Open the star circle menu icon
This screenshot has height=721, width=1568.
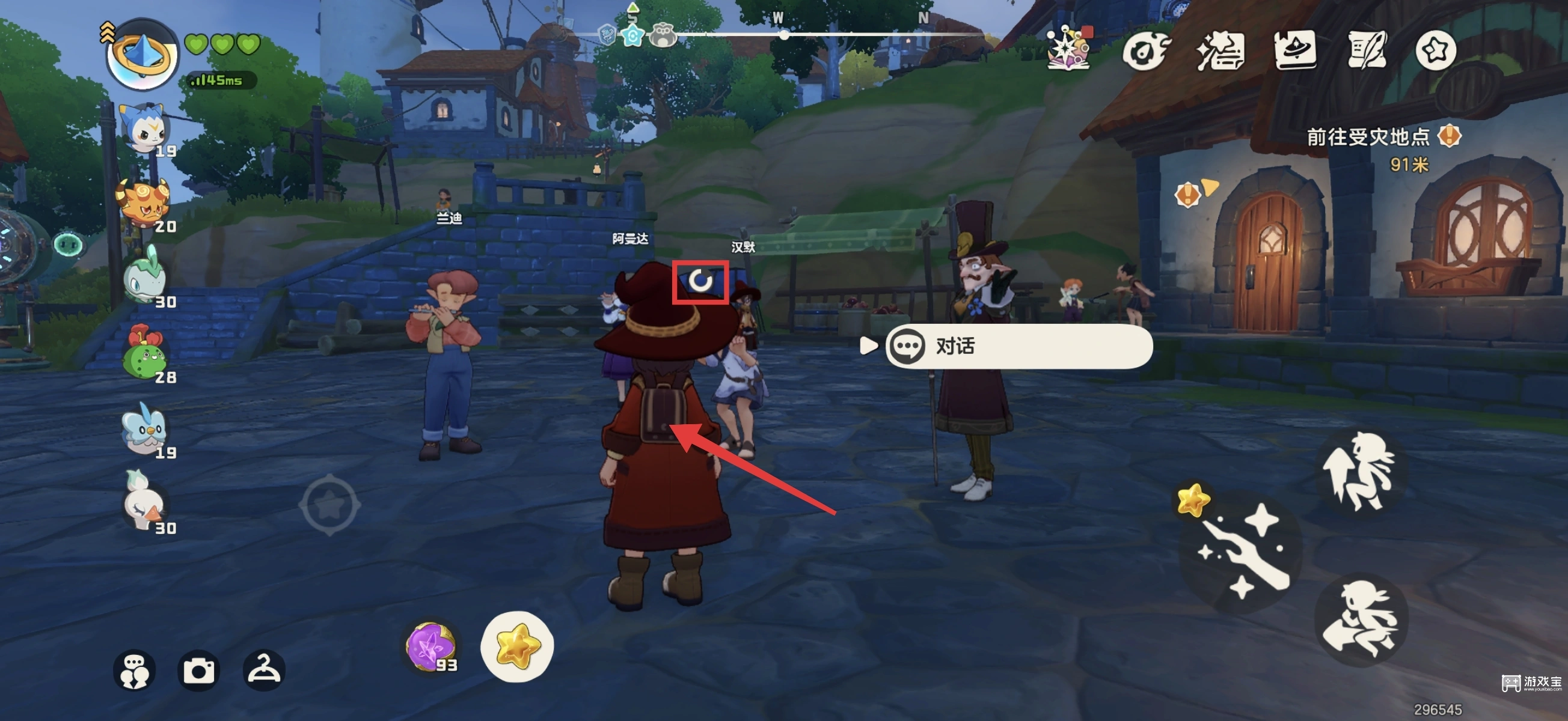pos(1435,50)
